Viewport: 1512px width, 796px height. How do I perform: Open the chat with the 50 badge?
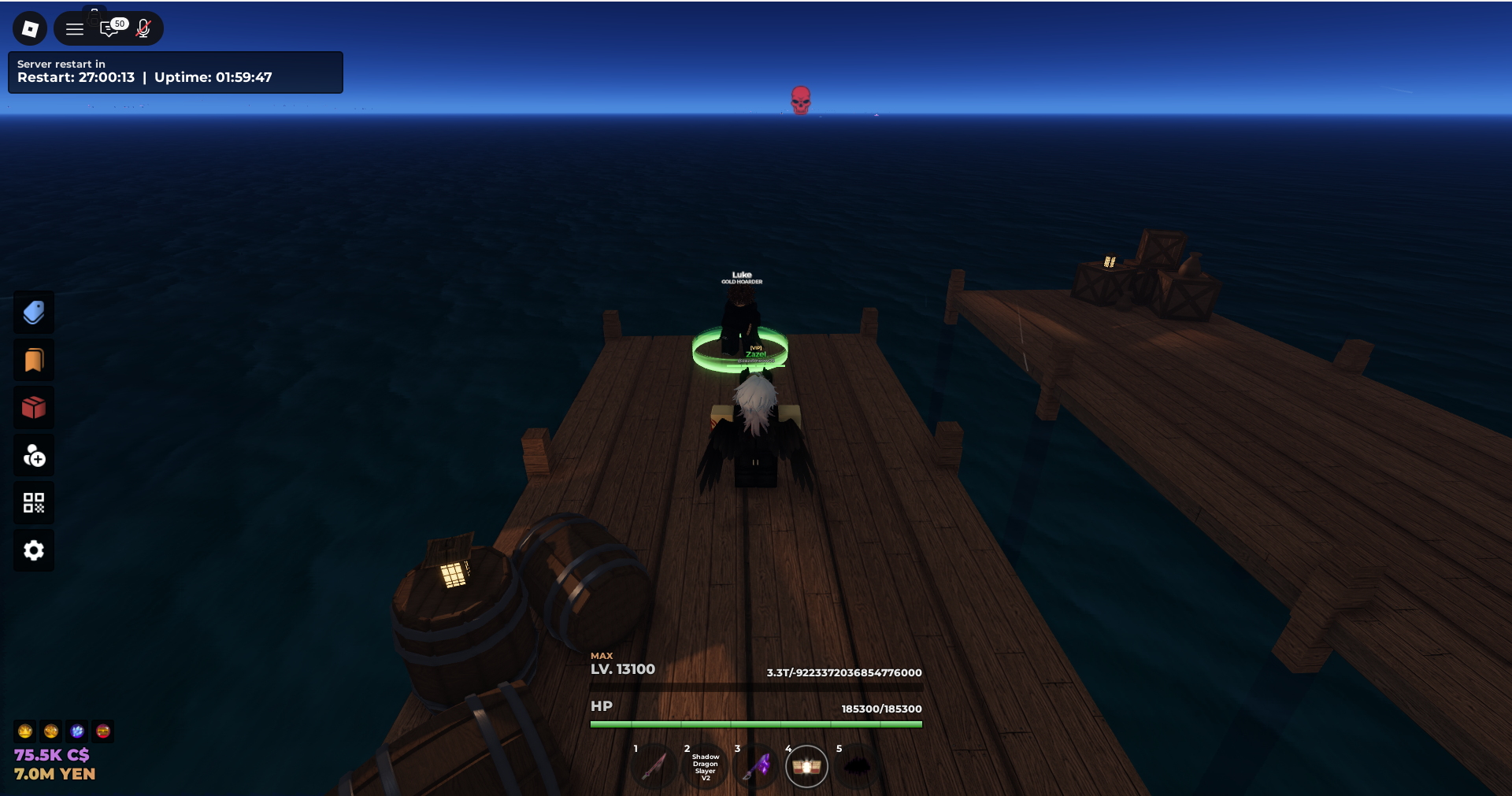[x=111, y=29]
